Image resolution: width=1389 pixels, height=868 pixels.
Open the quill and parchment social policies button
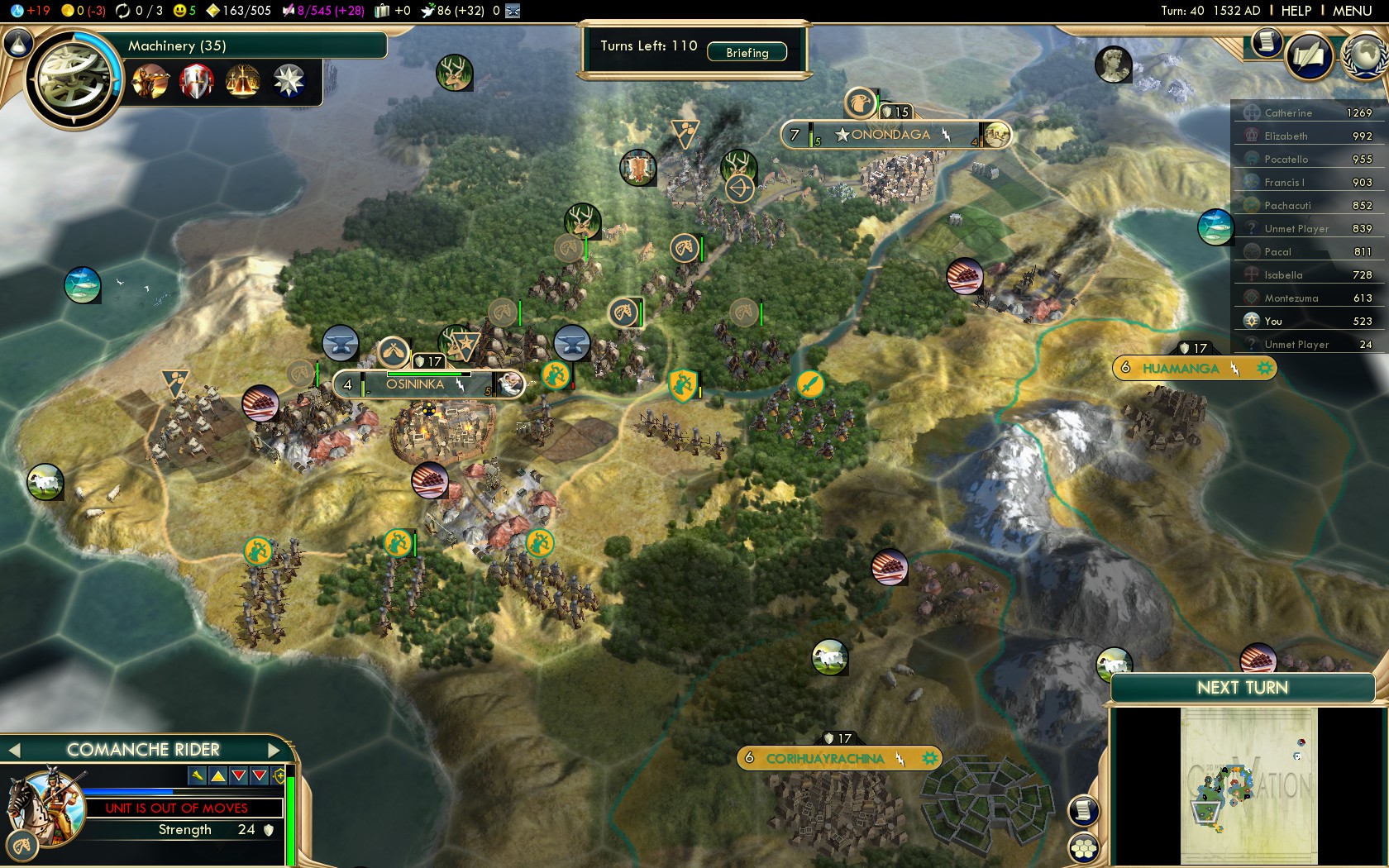click(x=1309, y=56)
